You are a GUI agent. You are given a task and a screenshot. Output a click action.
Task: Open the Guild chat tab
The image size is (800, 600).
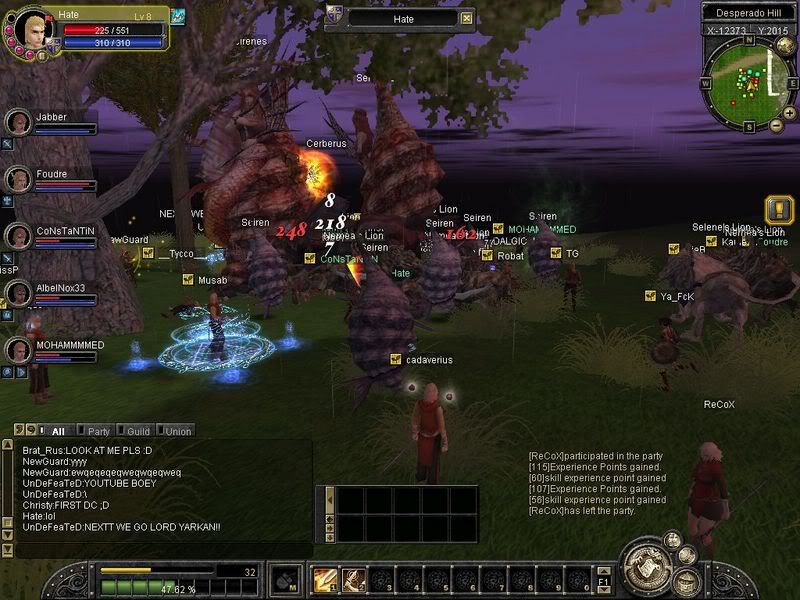click(x=138, y=431)
